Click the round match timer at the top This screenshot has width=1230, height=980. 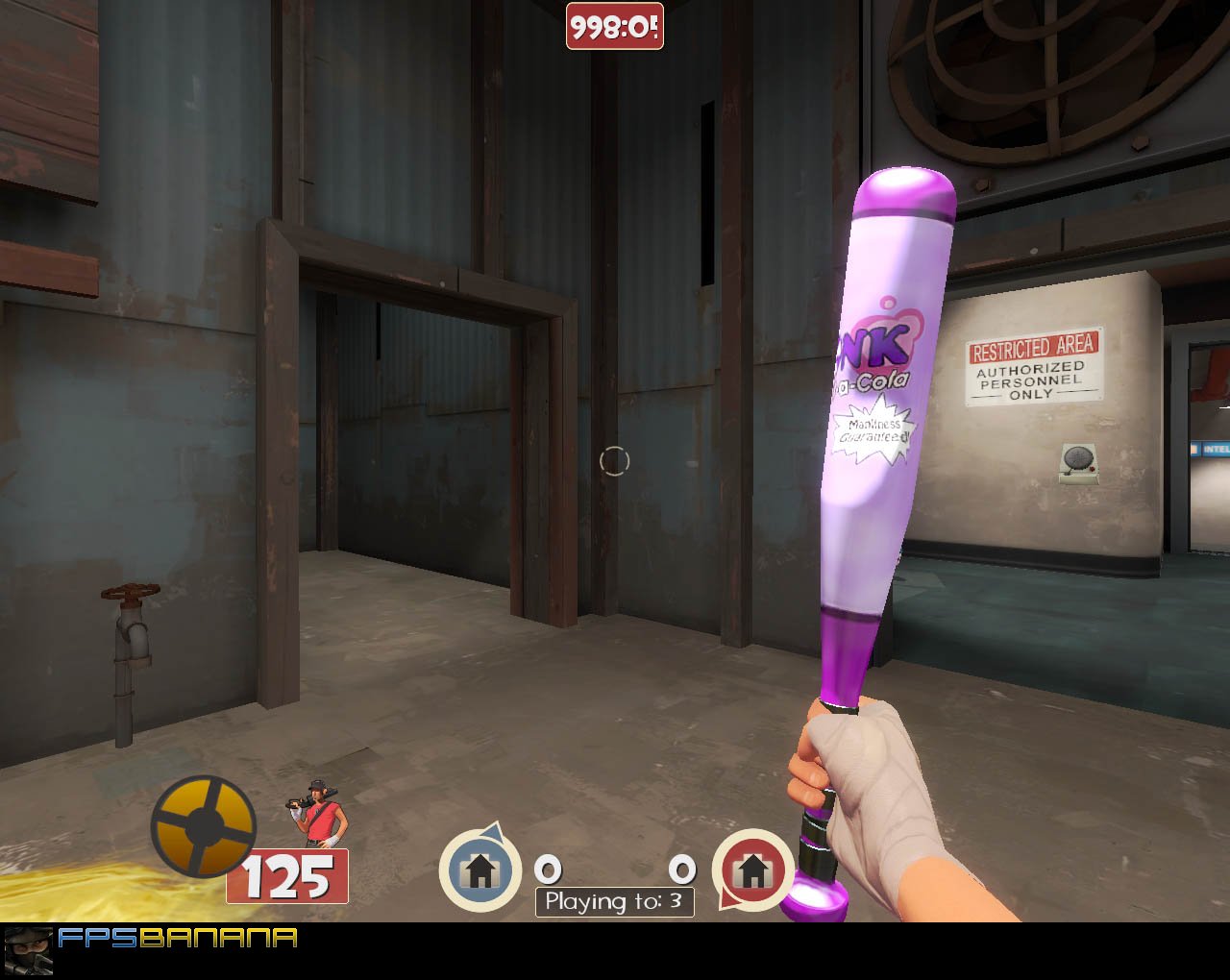[x=615, y=27]
